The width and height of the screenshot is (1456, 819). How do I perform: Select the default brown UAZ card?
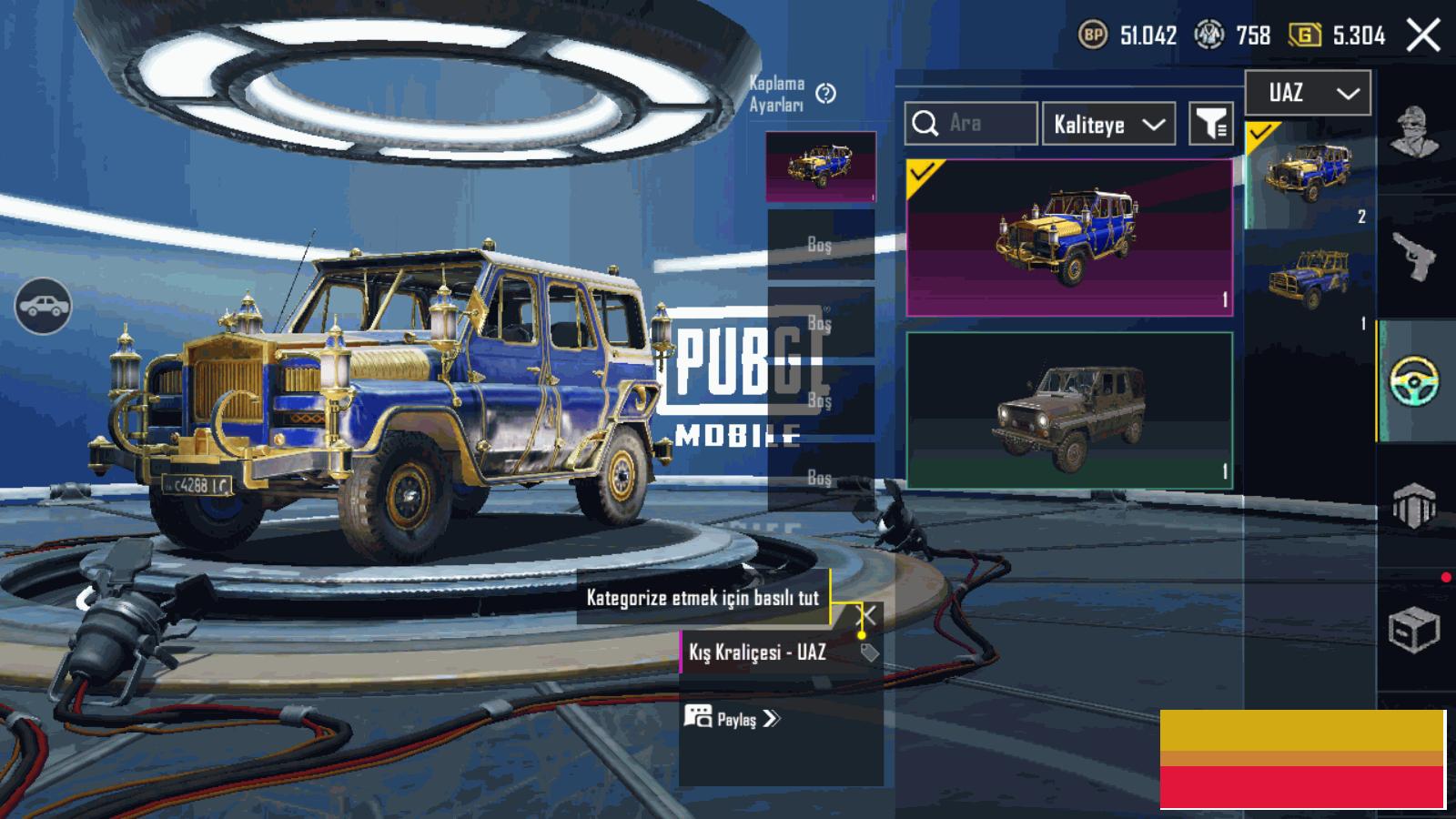(x=1069, y=410)
